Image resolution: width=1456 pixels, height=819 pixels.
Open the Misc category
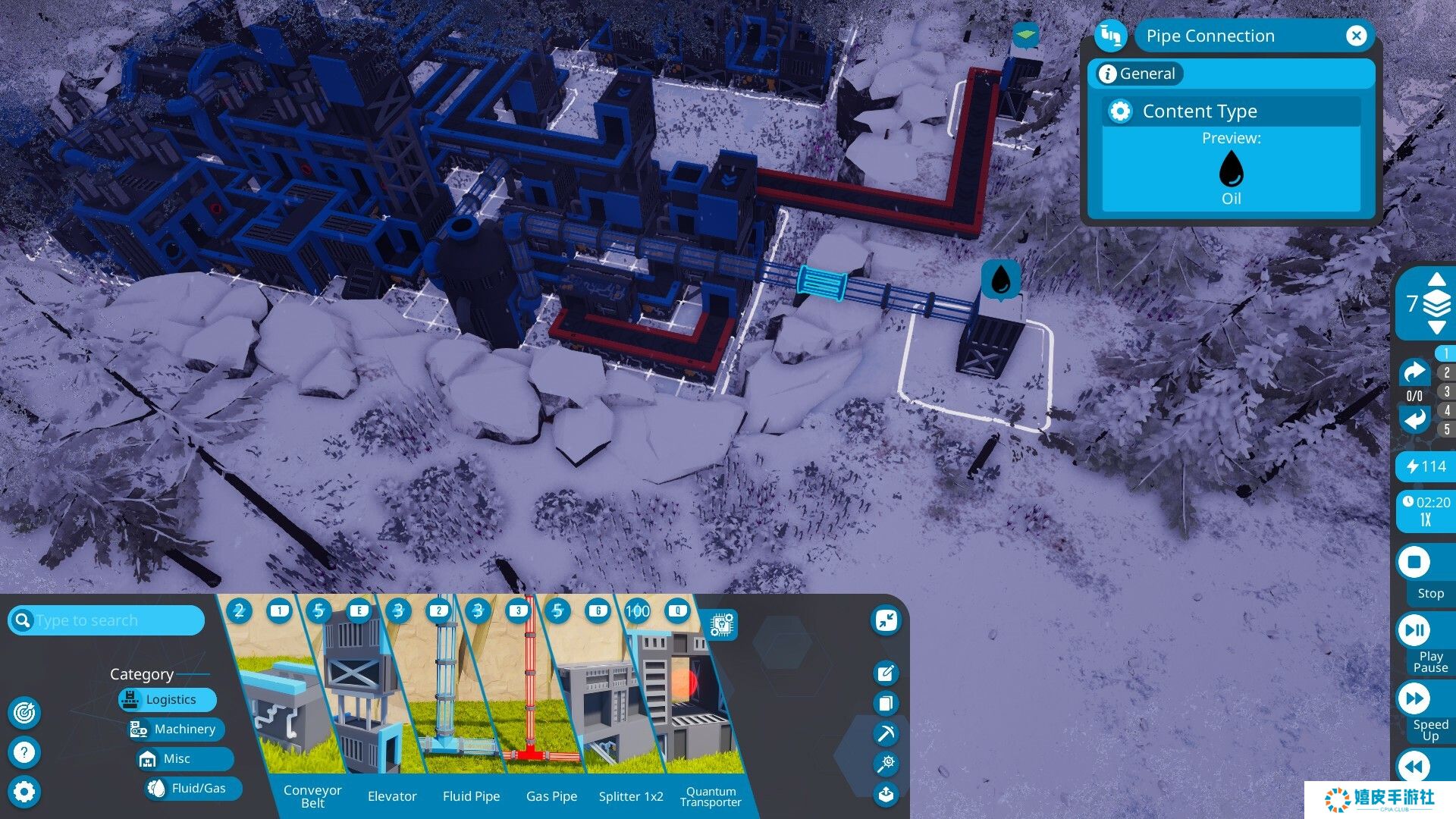tap(176, 758)
